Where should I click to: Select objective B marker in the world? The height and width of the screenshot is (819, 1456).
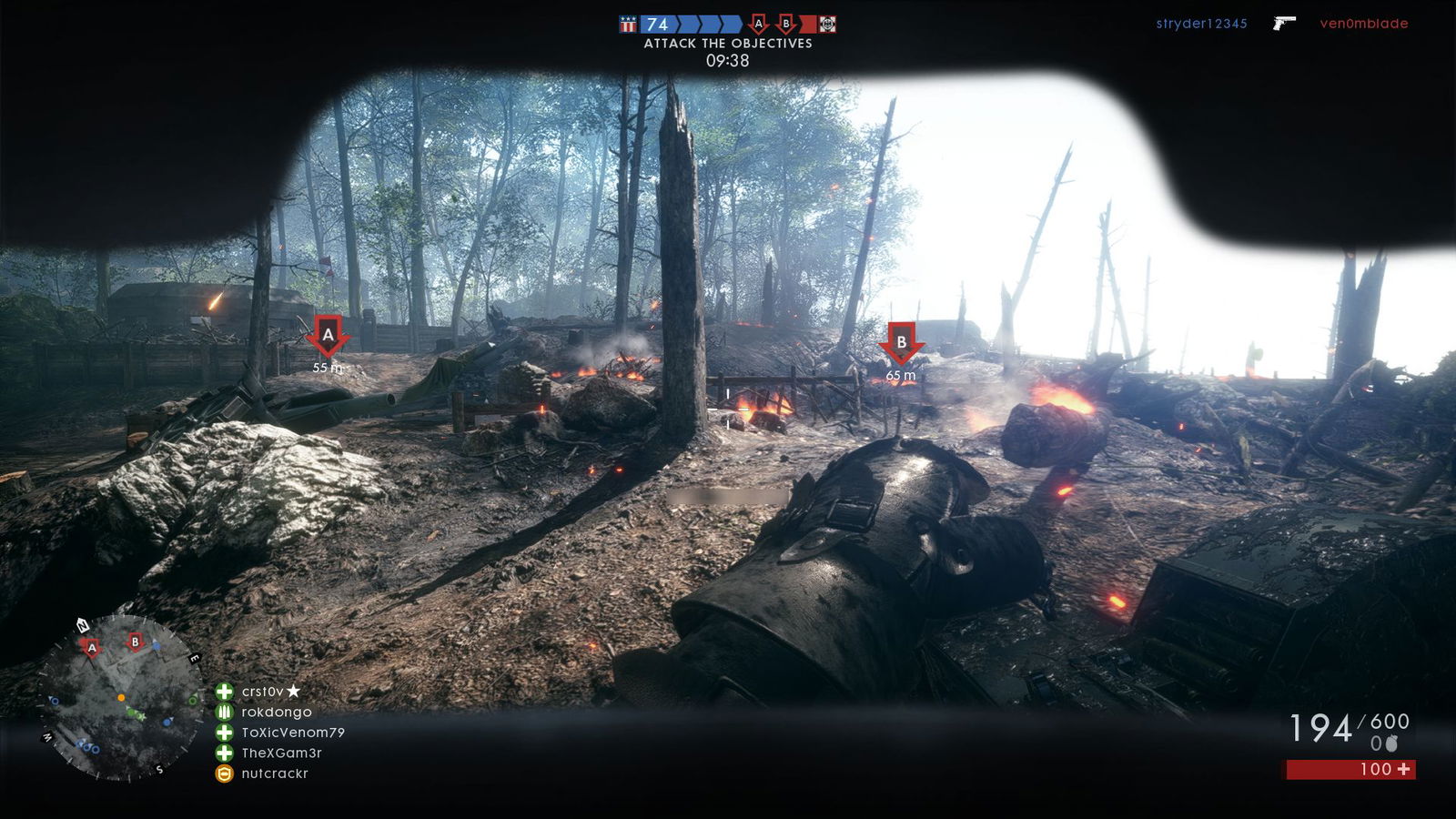pyautogui.click(x=901, y=343)
